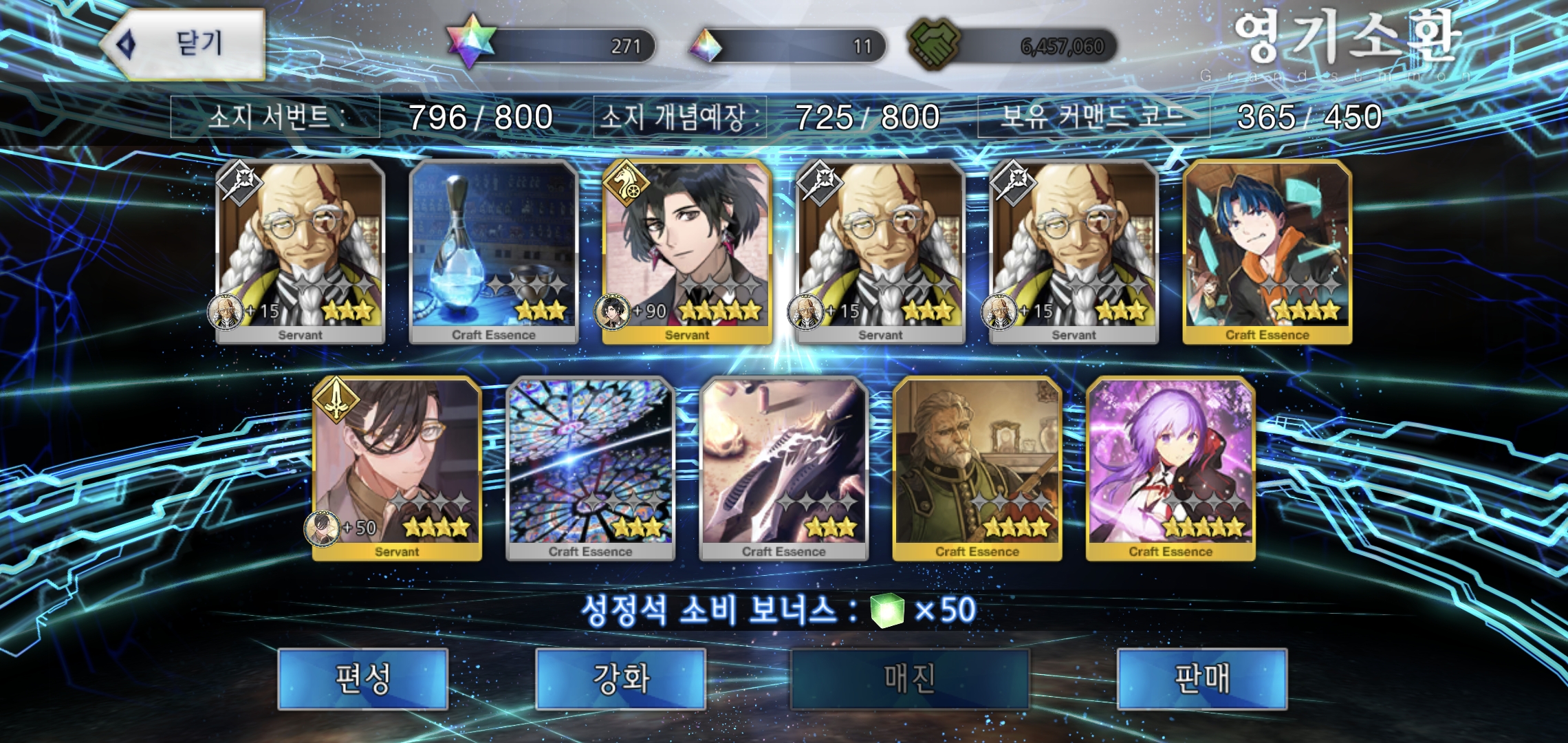Open the four-star Saber Servant with glasses

pos(397,469)
